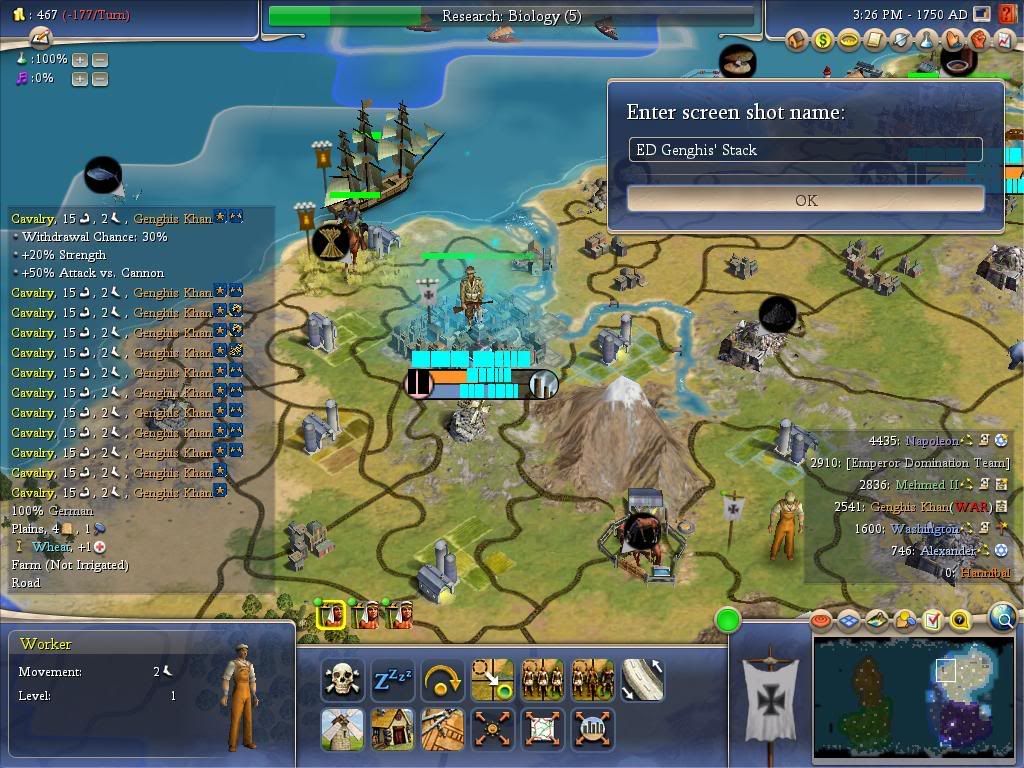Click the screenshot name text field
The height and width of the screenshot is (768, 1024).
pos(806,150)
